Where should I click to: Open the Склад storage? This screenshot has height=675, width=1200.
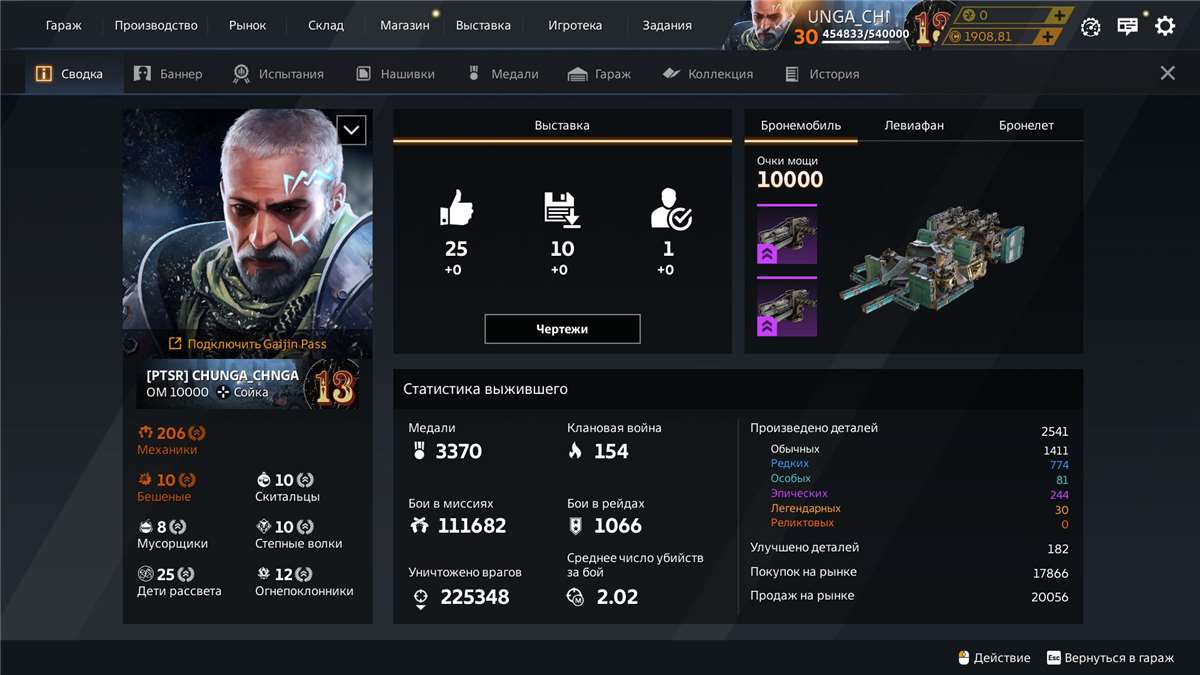(326, 25)
